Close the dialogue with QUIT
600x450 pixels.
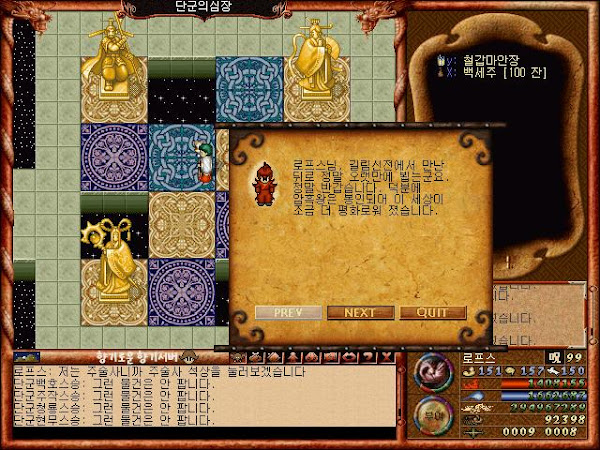(433, 312)
